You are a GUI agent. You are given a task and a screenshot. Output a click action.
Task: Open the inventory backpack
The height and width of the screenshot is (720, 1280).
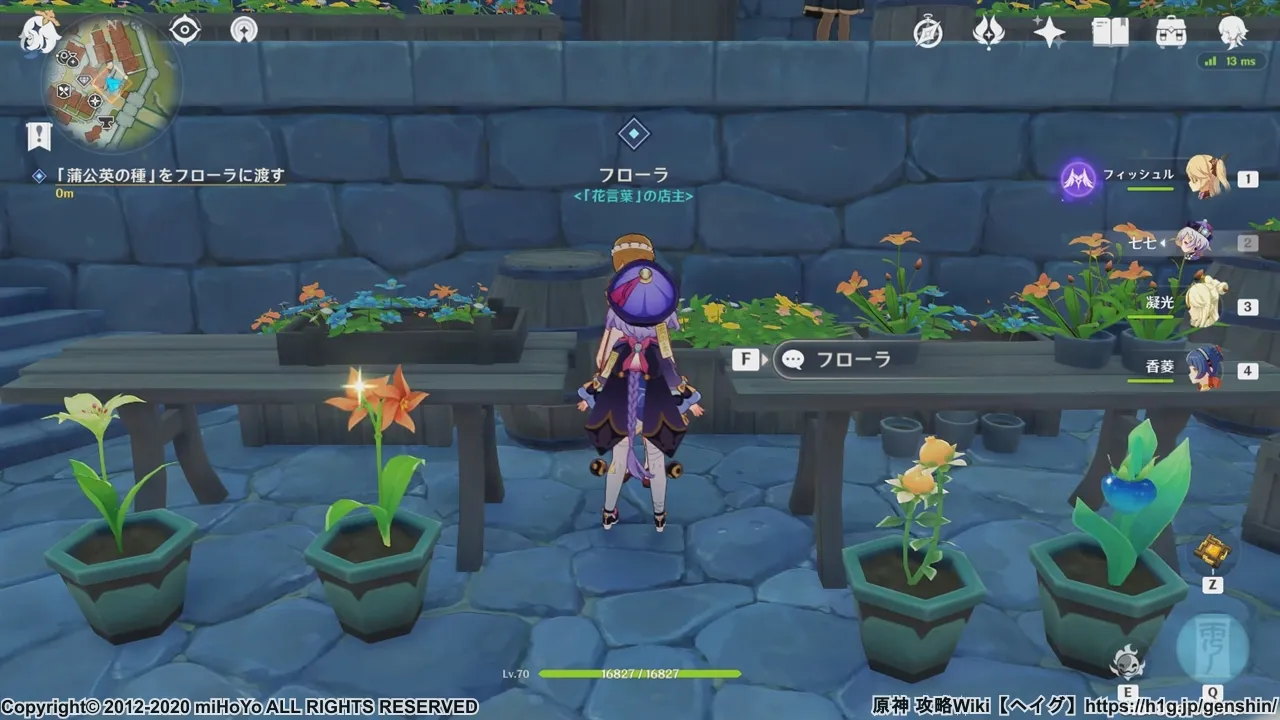(x=1171, y=33)
